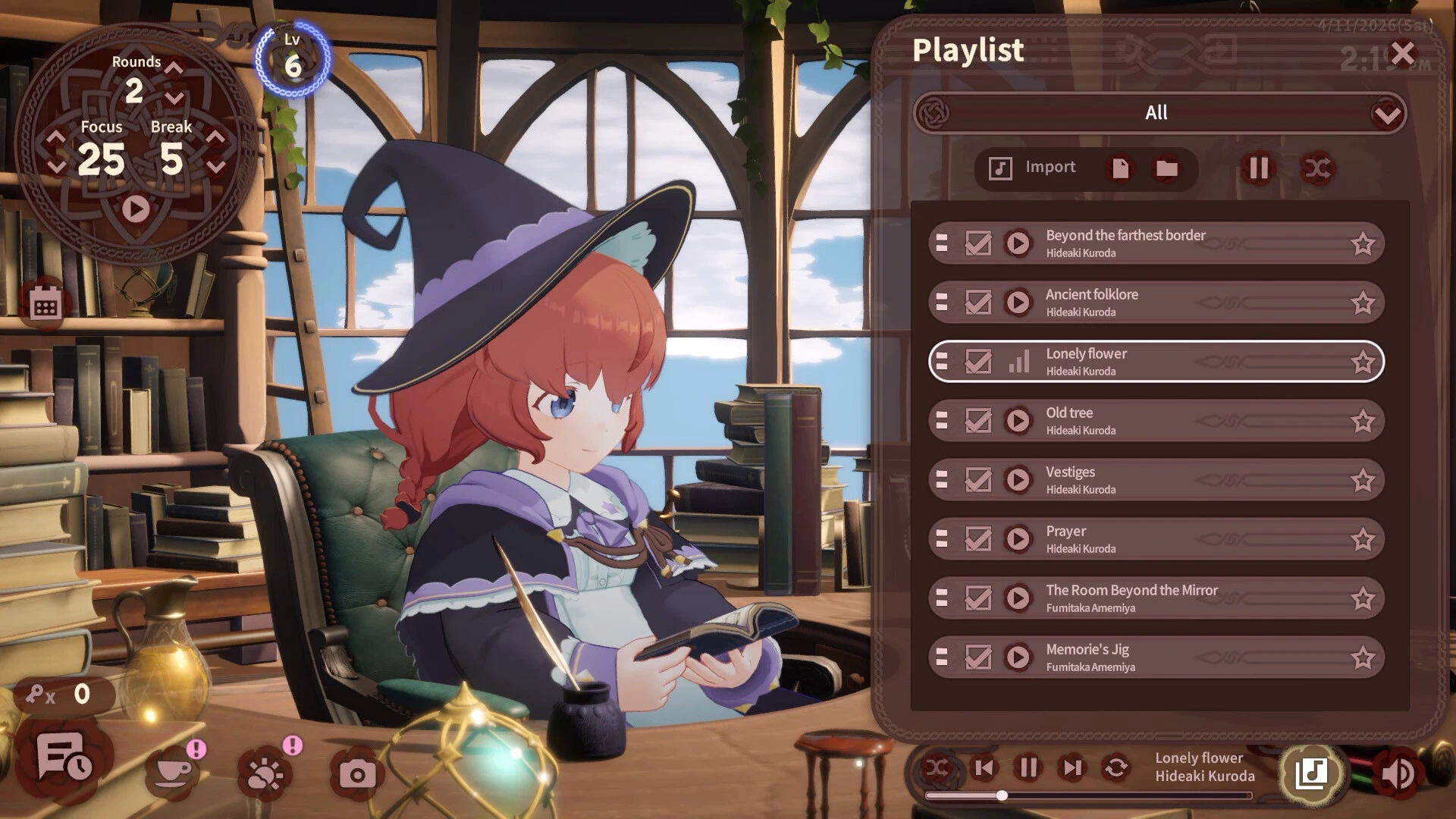Open the All playlist filter dropdown
This screenshot has height=819, width=1456.
1387,115
